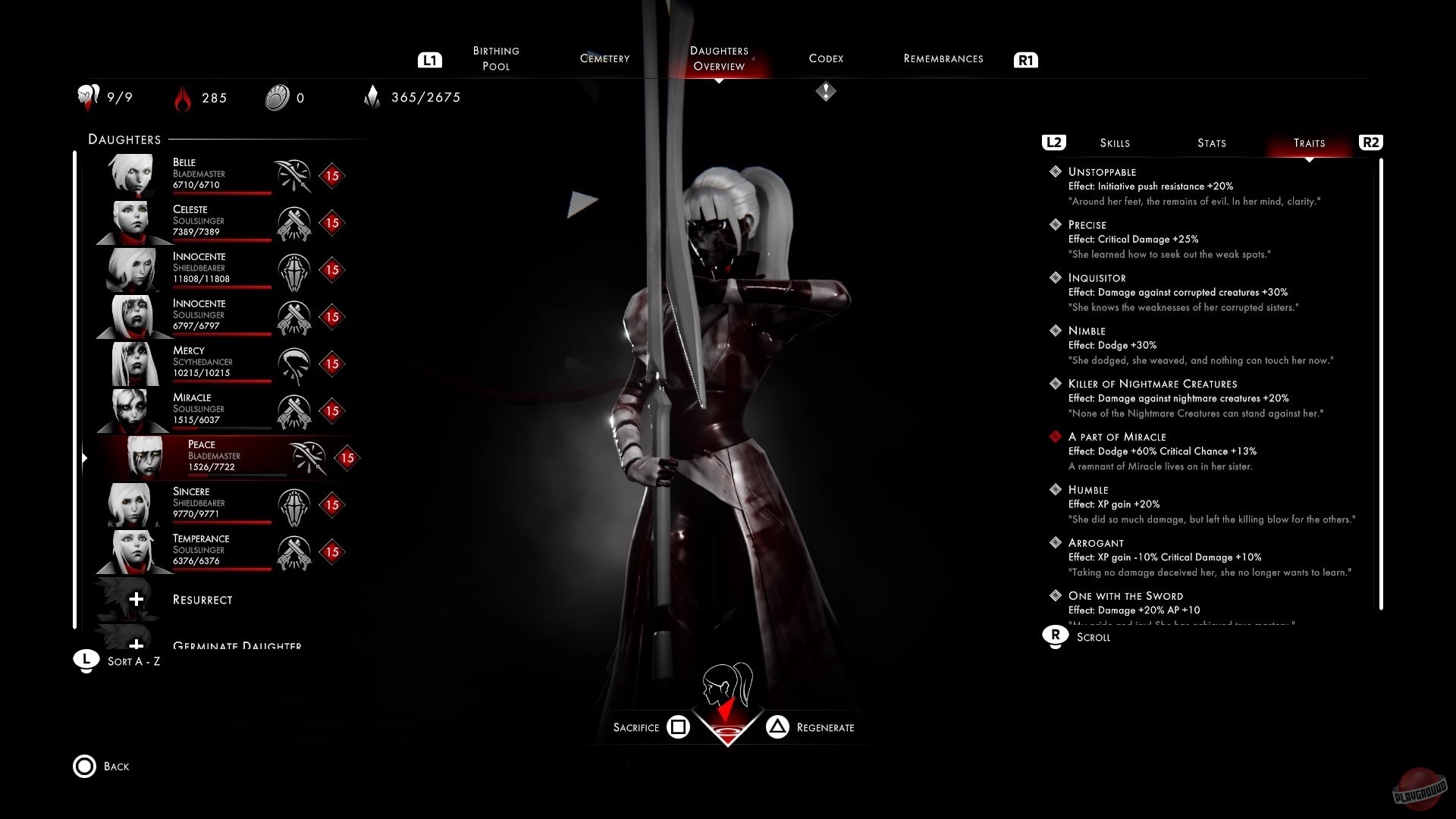Click the essence crystal icon showing 365/2675
Viewport: 1456px width, 819px height.
(373, 97)
